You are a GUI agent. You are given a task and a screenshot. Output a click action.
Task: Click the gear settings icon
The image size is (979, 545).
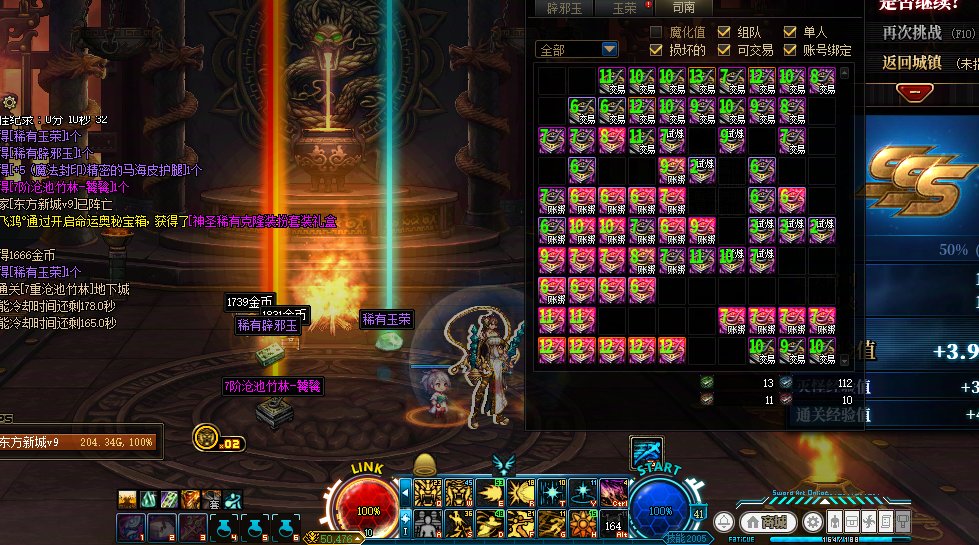click(813, 521)
